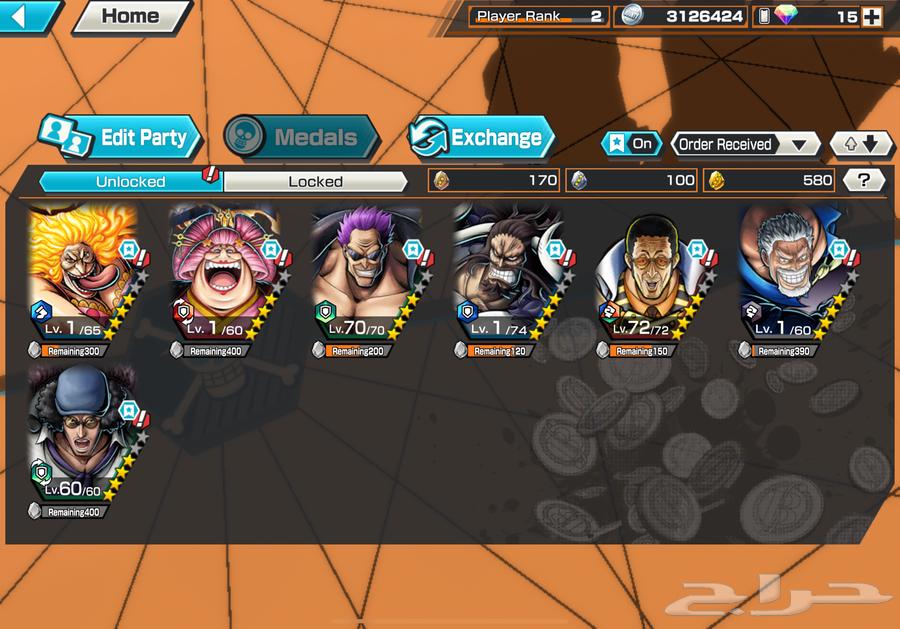Return to the Home screen
Screen dimensions: 900x629
coord(131,16)
